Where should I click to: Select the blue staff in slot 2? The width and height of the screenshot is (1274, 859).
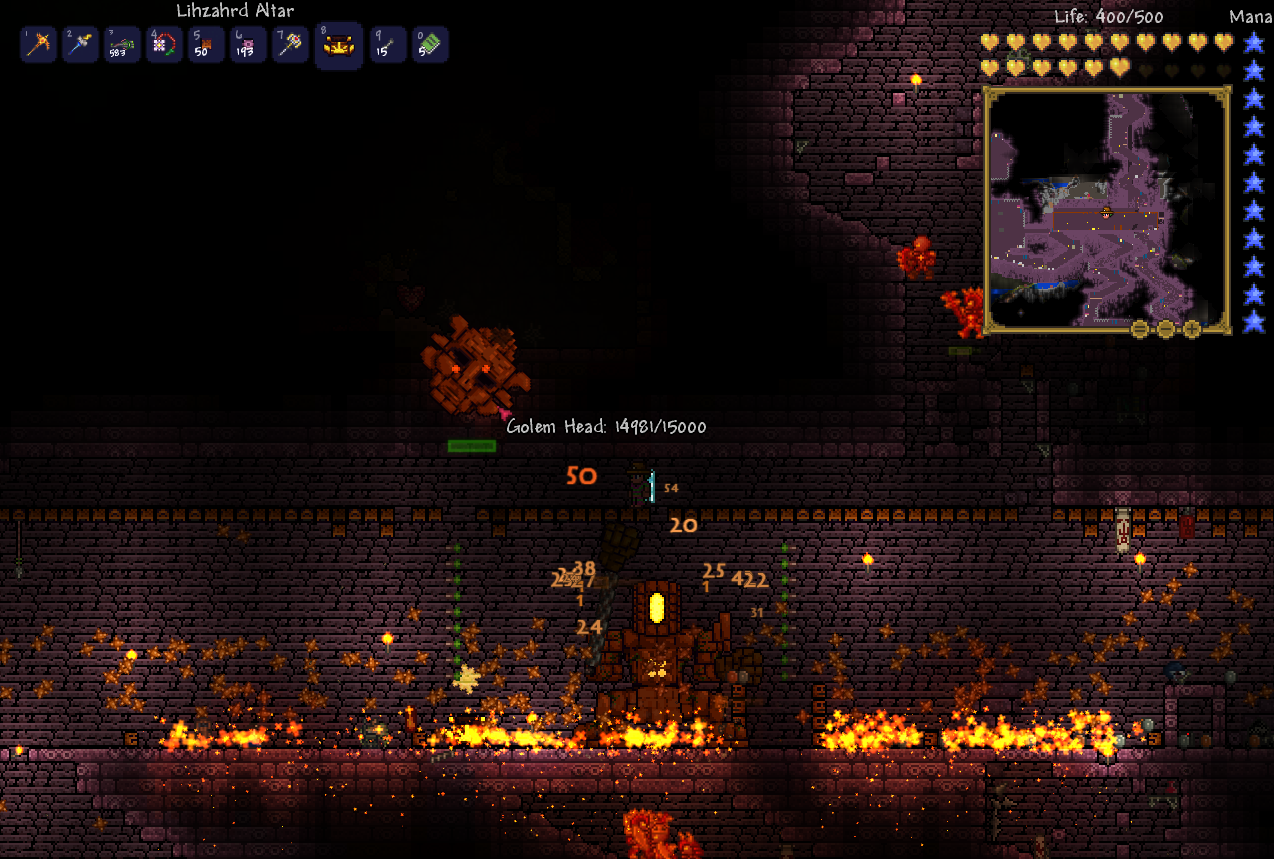click(80, 45)
